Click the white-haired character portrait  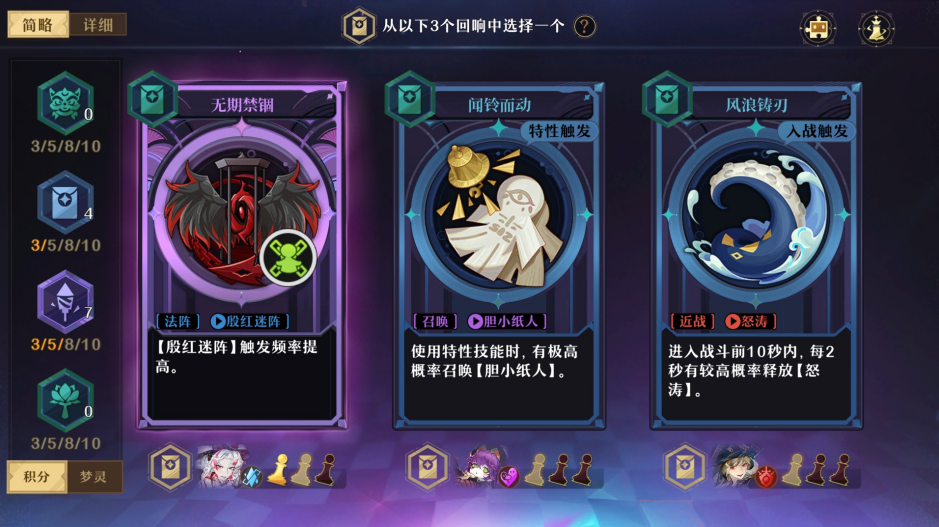point(221,466)
